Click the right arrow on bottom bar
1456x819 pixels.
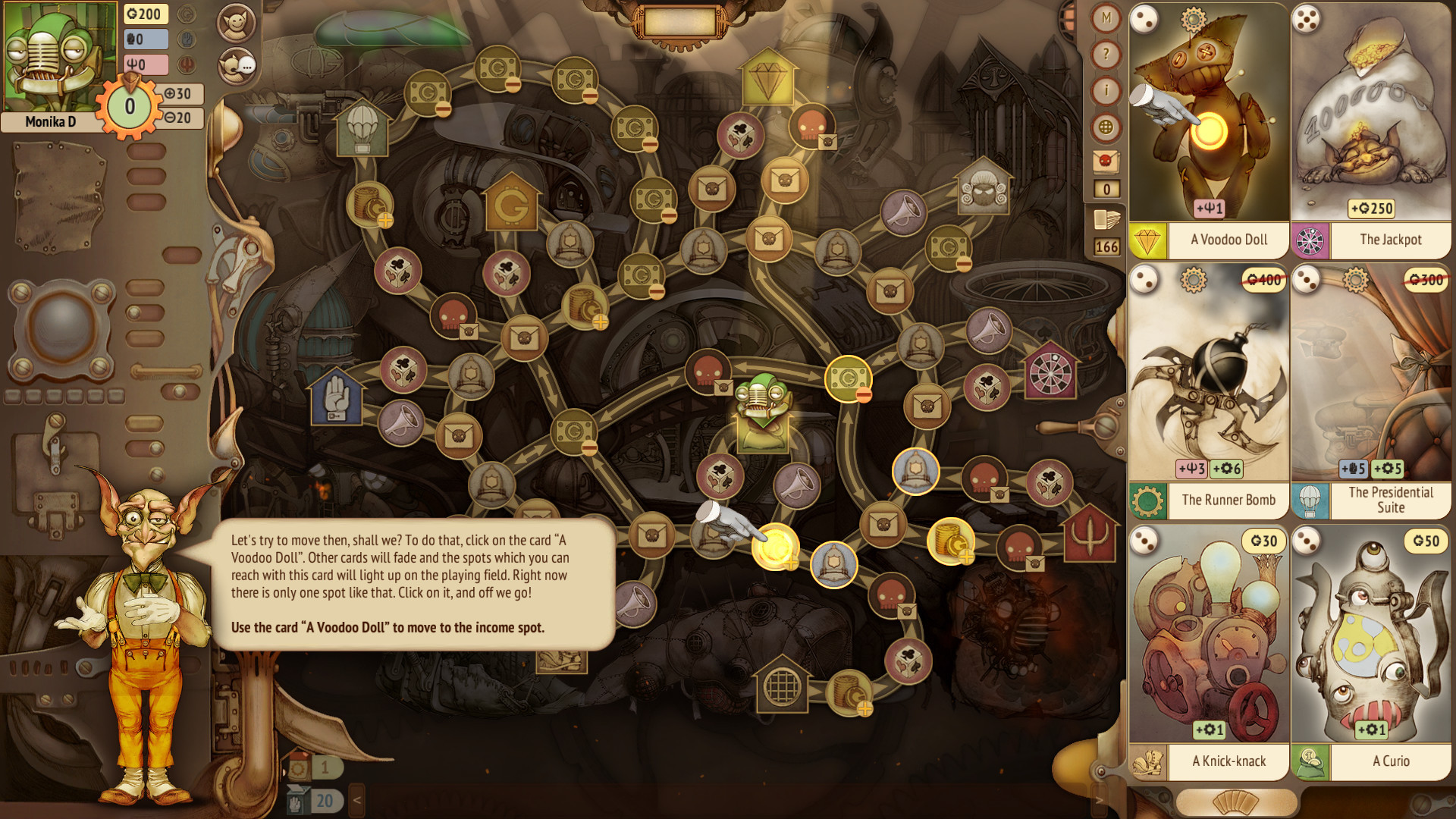1099,800
